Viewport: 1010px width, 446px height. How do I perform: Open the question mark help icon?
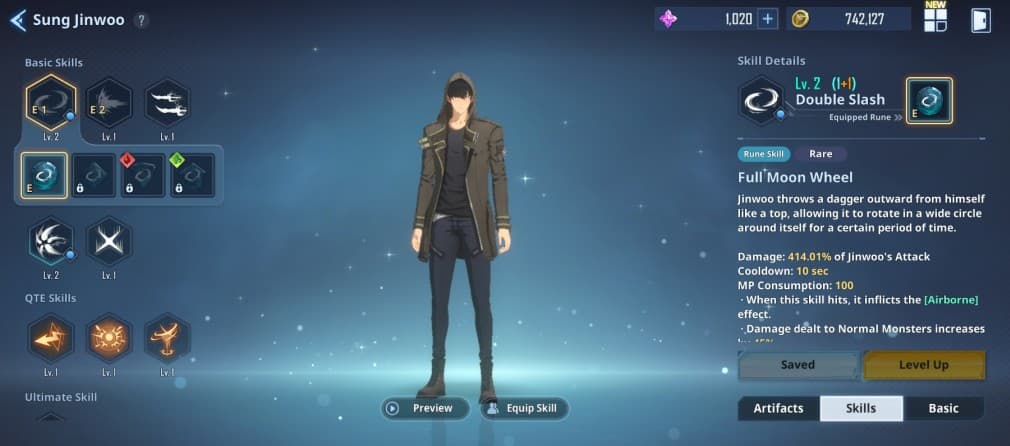click(x=141, y=20)
